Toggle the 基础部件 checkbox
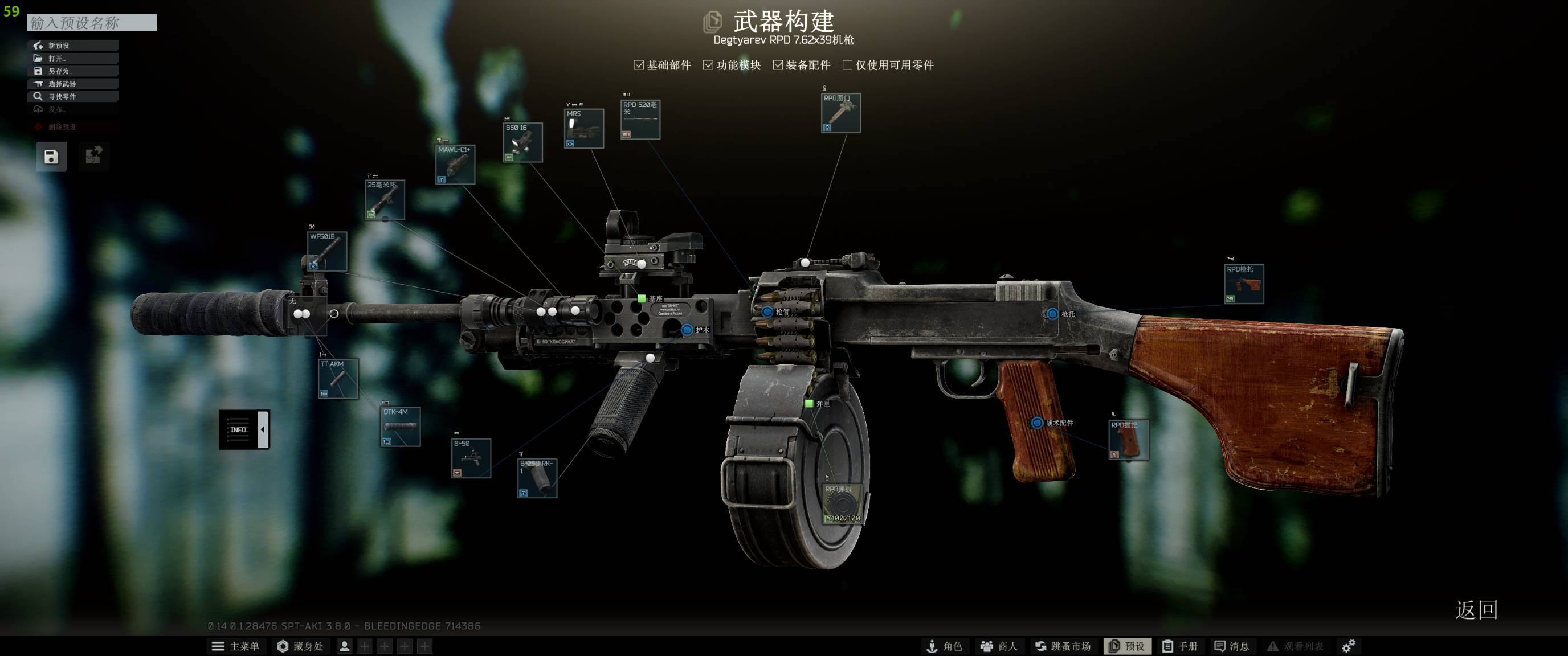The image size is (1568, 656). tap(639, 65)
